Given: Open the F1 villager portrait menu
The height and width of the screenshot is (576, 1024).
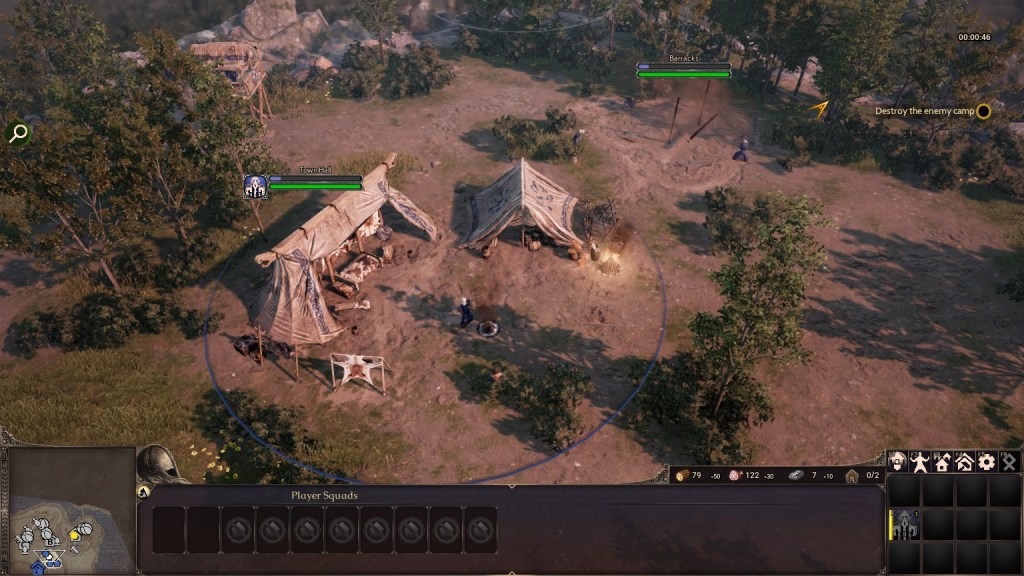Looking at the screenshot, I should click(897, 462).
